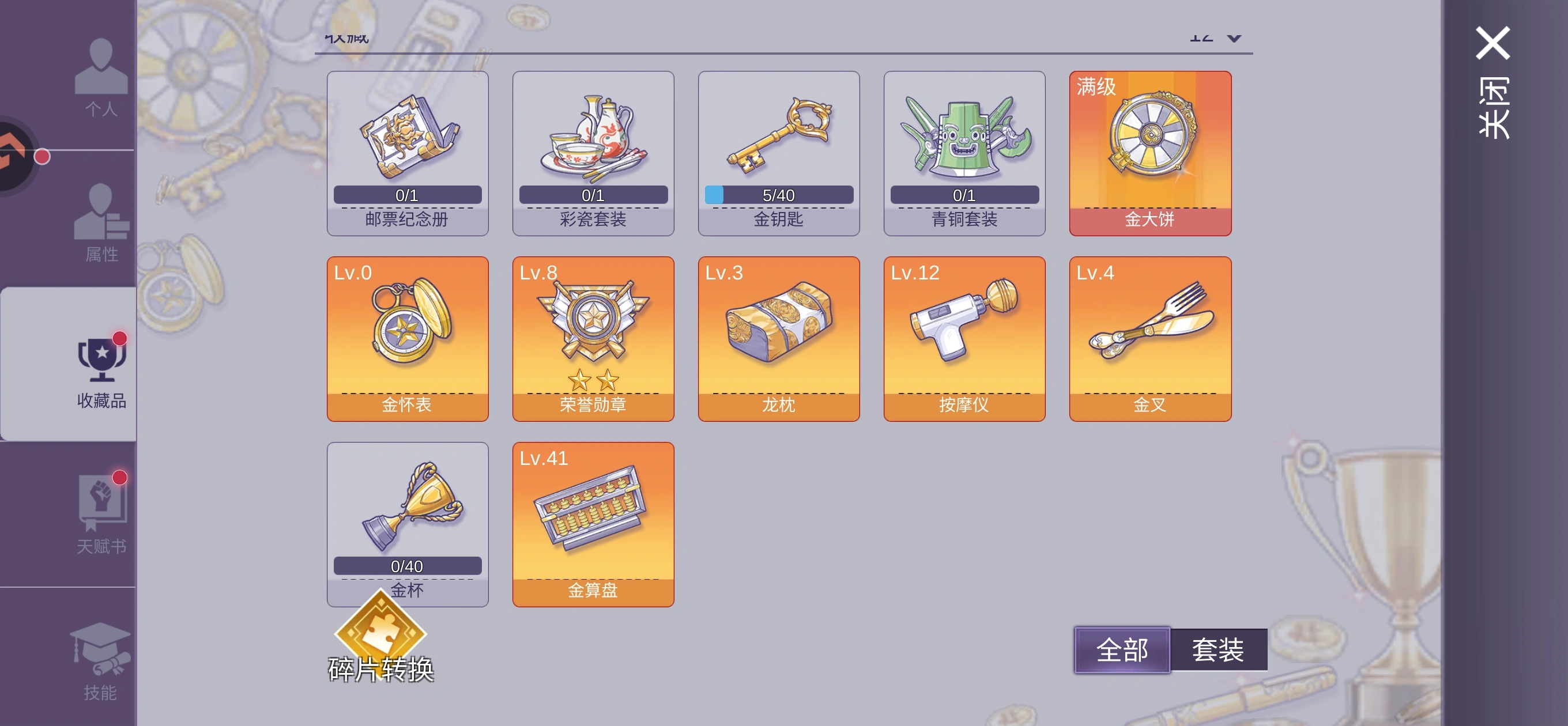Select the 荣誉勋章 honor medal item
The width and height of the screenshot is (1568, 726).
pyautogui.click(x=593, y=339)
